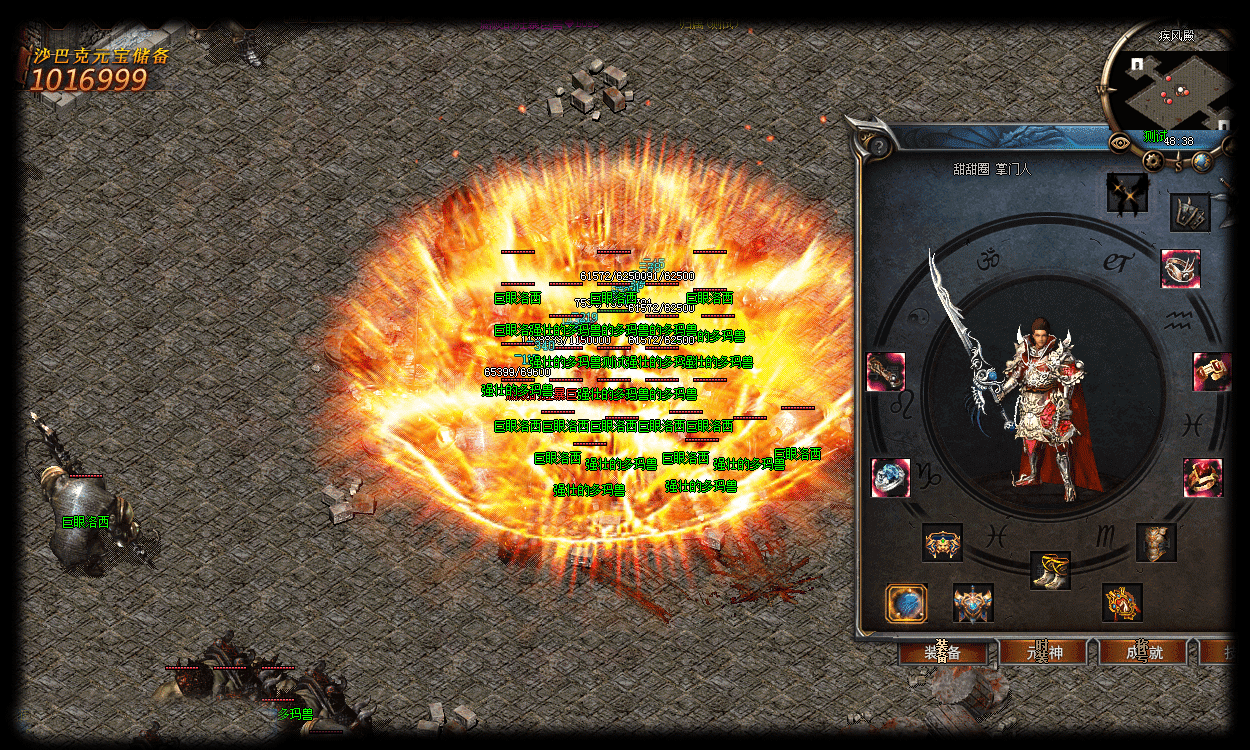Screen dimensions: 1250x750
Task: Select the crossed swords slot at panel top
Action: click(1127, 193)
